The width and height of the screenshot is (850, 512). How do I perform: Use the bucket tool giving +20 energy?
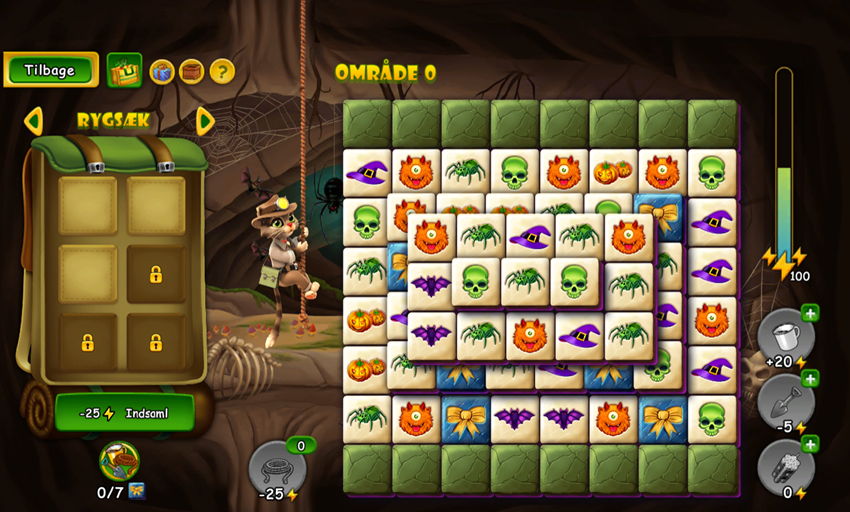783,335
